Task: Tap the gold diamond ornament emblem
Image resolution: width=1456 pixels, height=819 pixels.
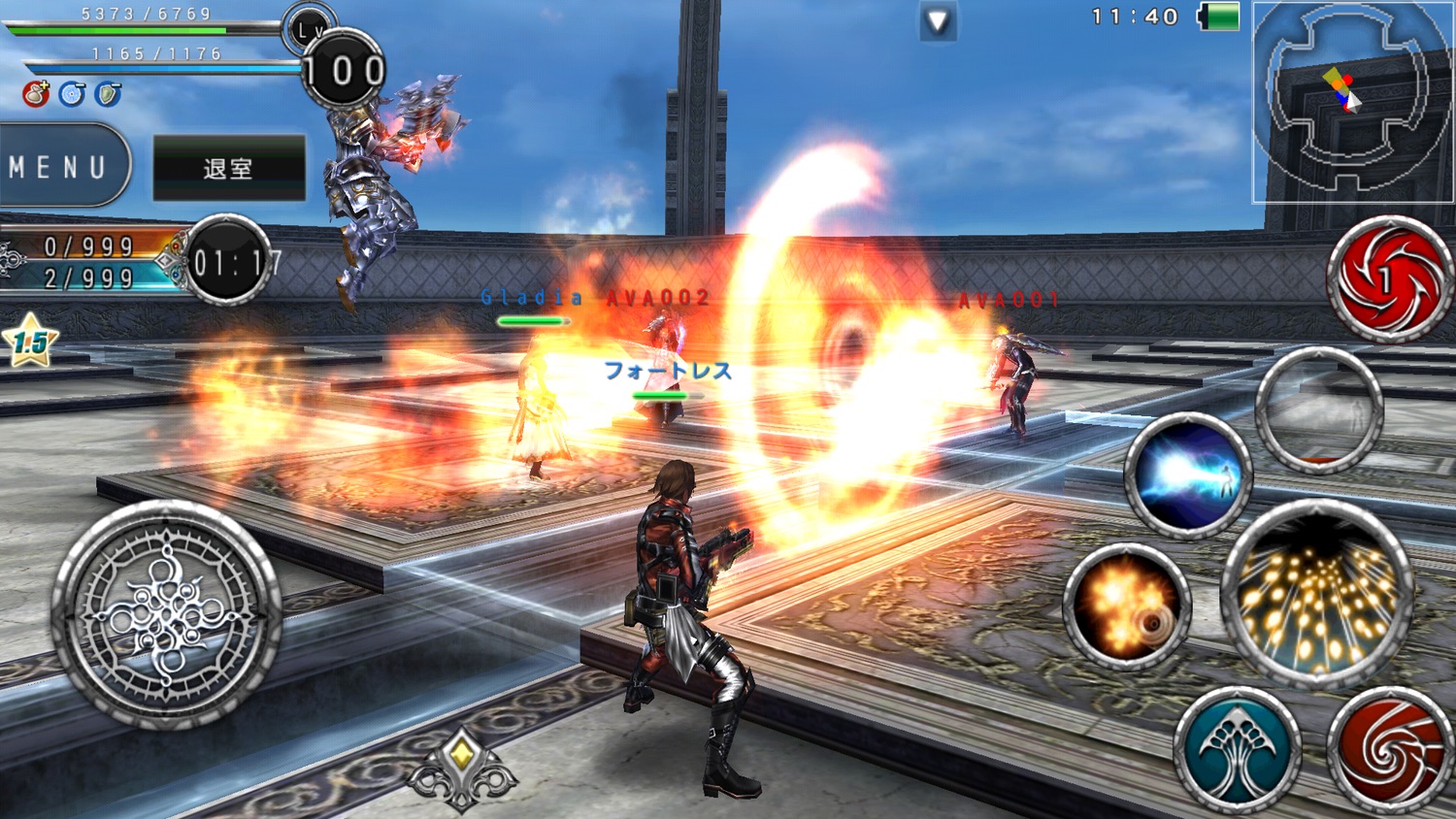Action: click(x=462, y=769)
